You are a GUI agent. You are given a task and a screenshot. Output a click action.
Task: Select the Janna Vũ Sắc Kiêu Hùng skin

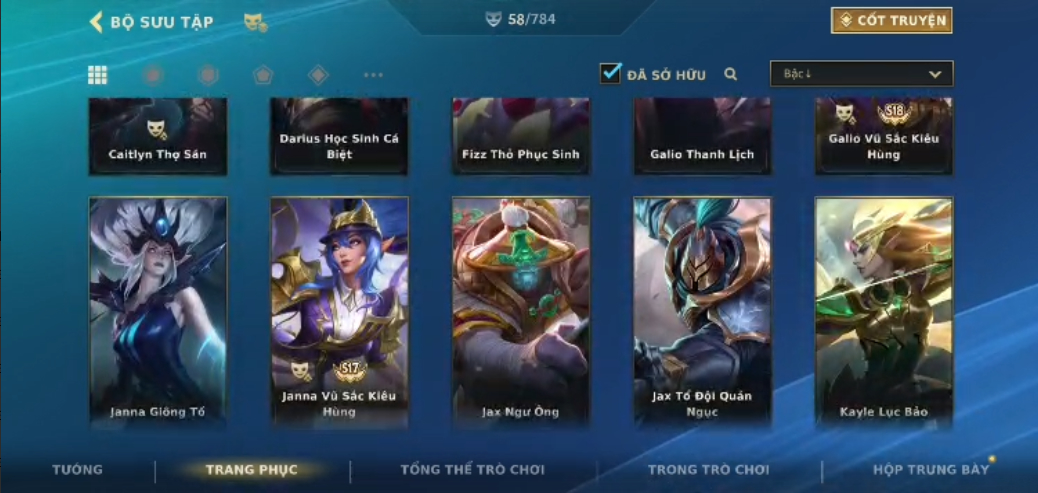point(339,311)
